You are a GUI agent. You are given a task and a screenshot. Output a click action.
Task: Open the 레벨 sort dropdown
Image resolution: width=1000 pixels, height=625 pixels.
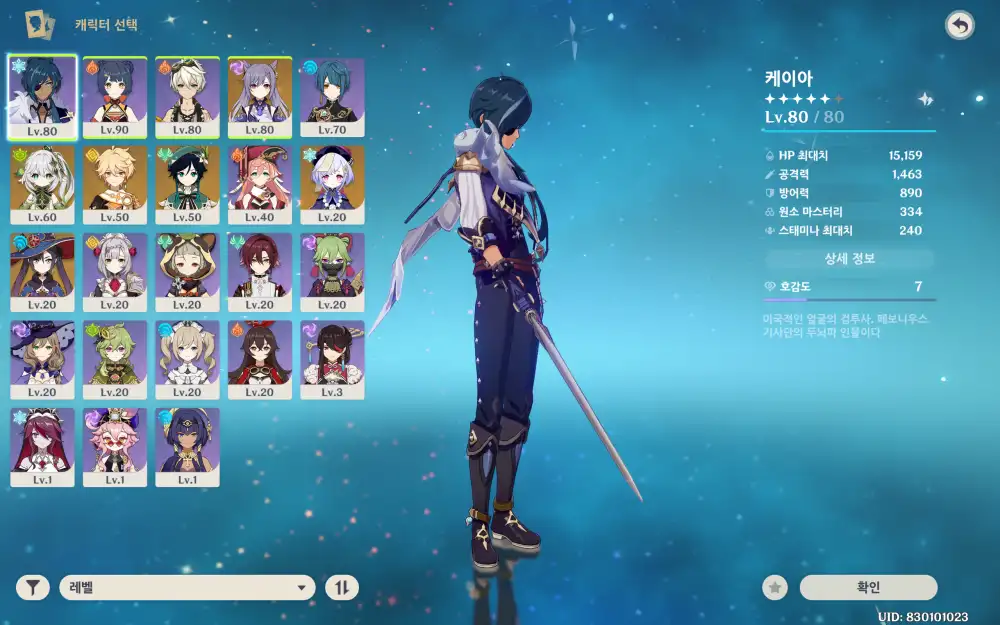(x=187, y=587)
